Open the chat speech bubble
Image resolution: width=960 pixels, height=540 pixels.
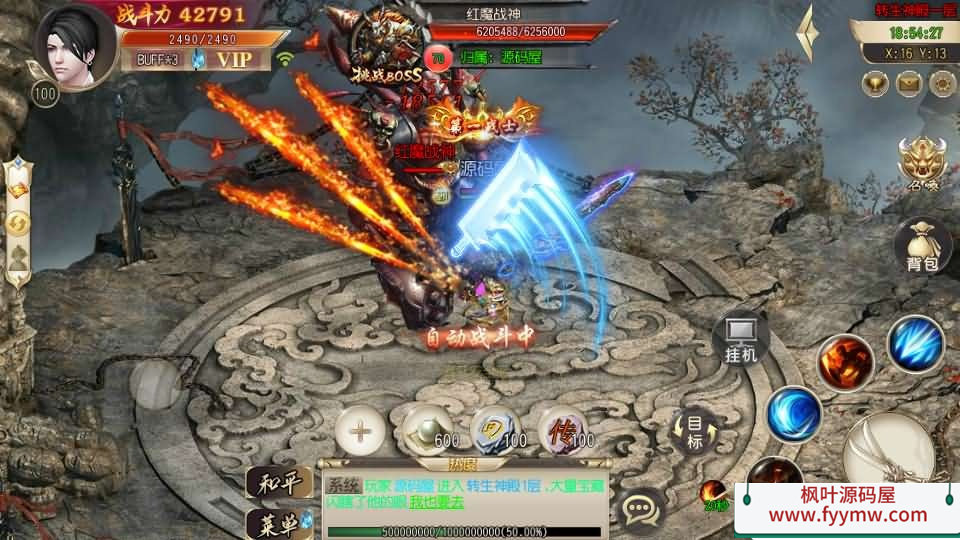(x=638, y=510)
